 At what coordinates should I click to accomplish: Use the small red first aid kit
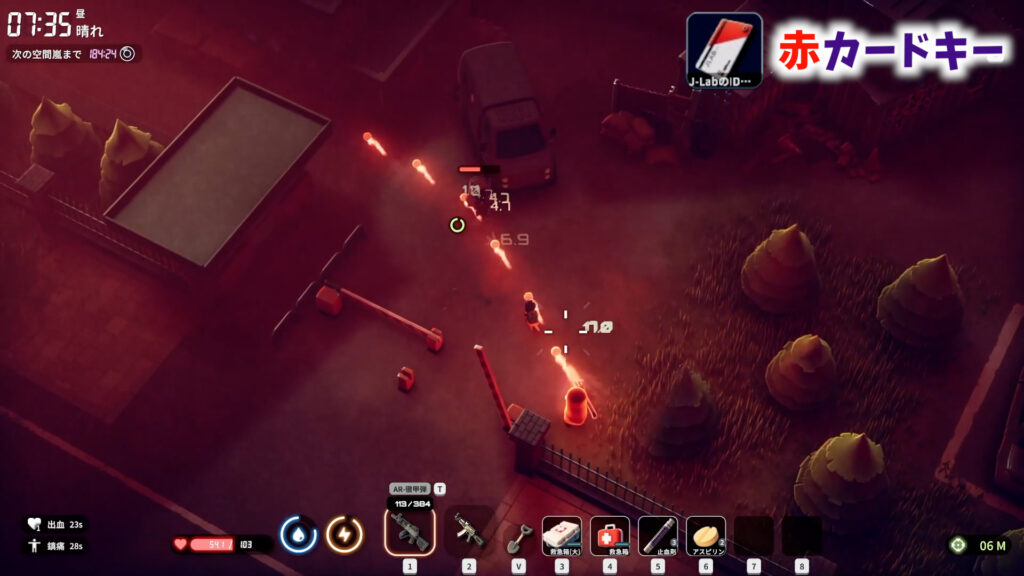(x=609, y=535)
